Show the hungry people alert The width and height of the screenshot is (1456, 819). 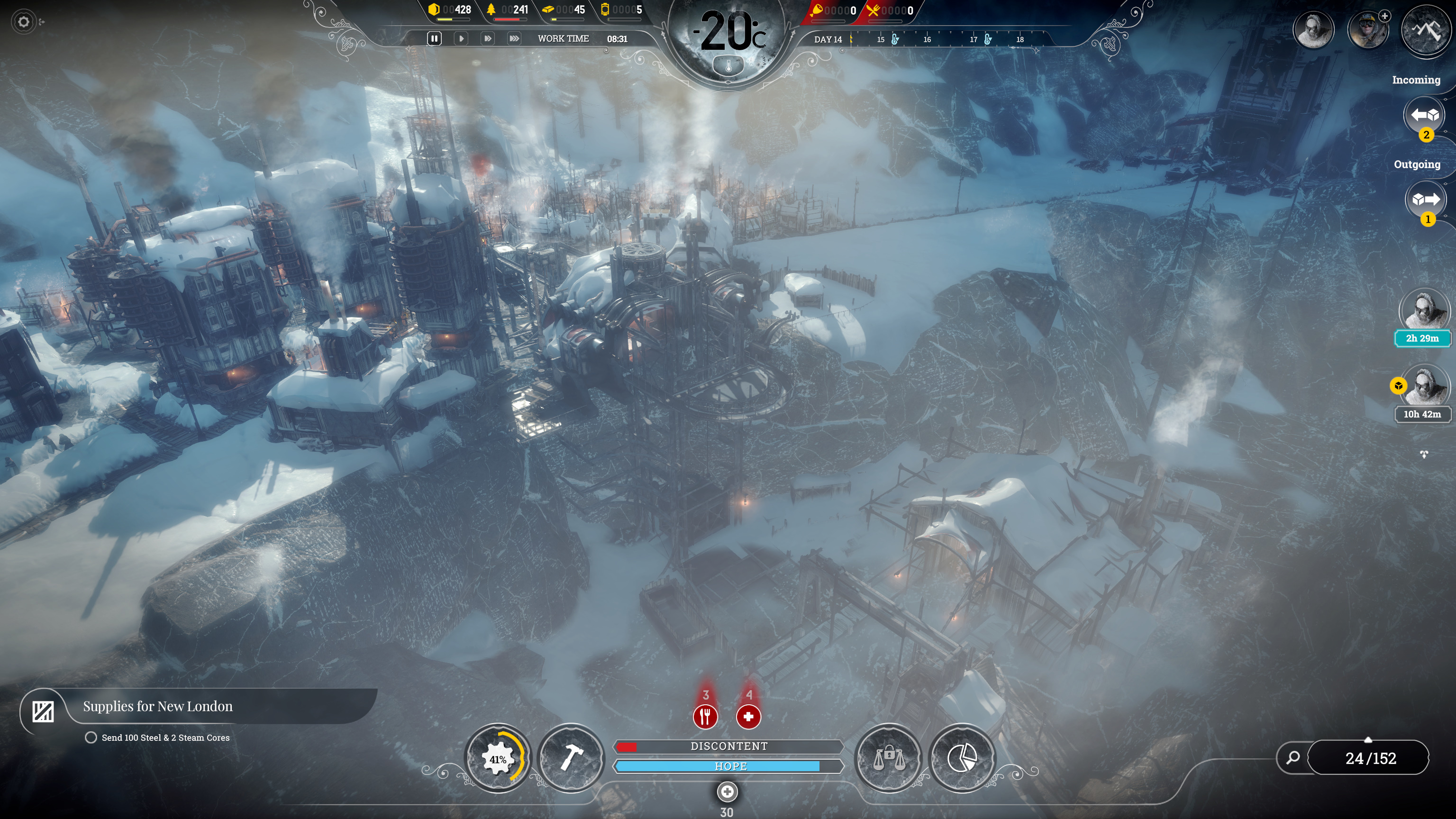(x=705, y=717)
